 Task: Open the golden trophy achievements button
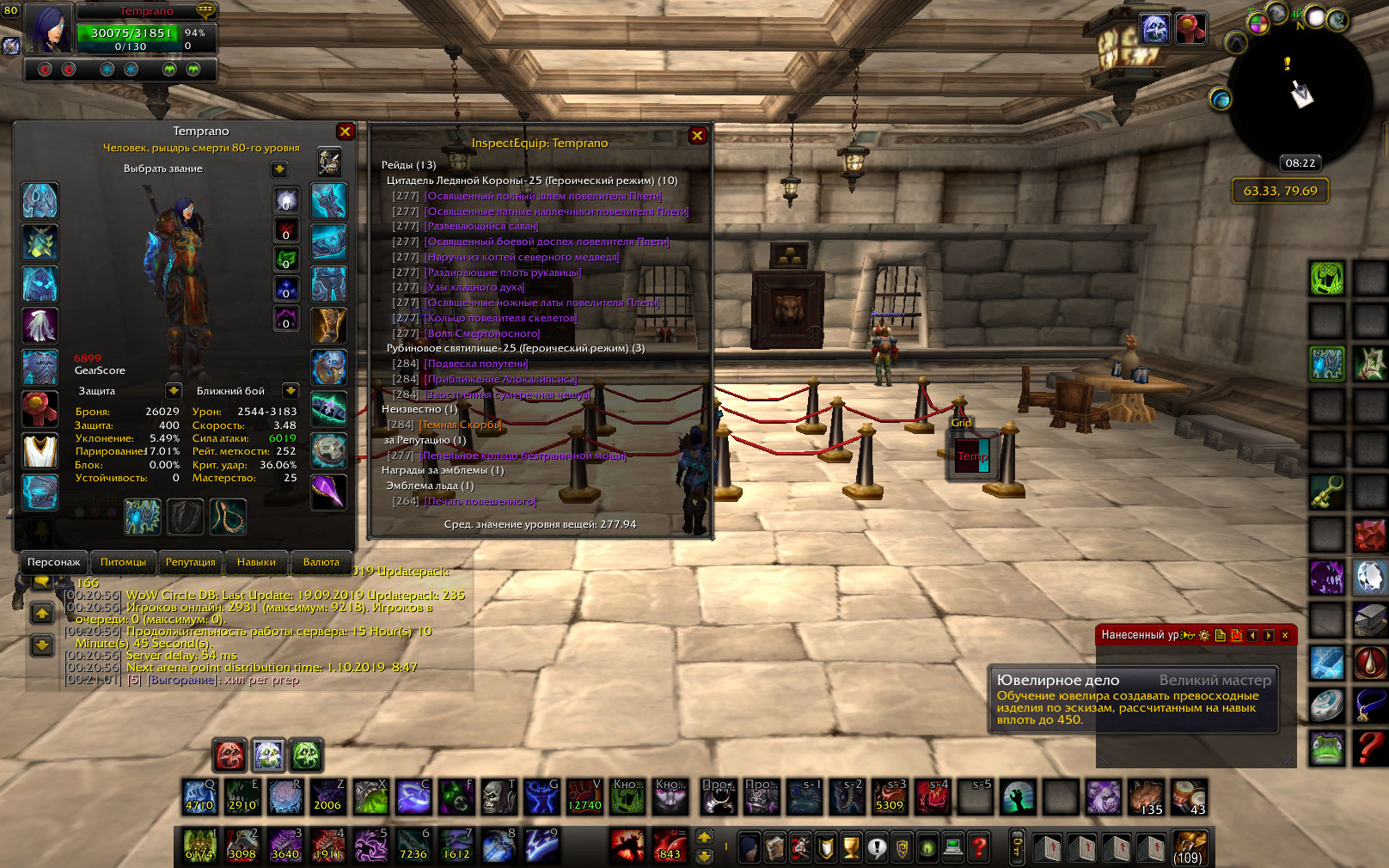coord(850,848)
